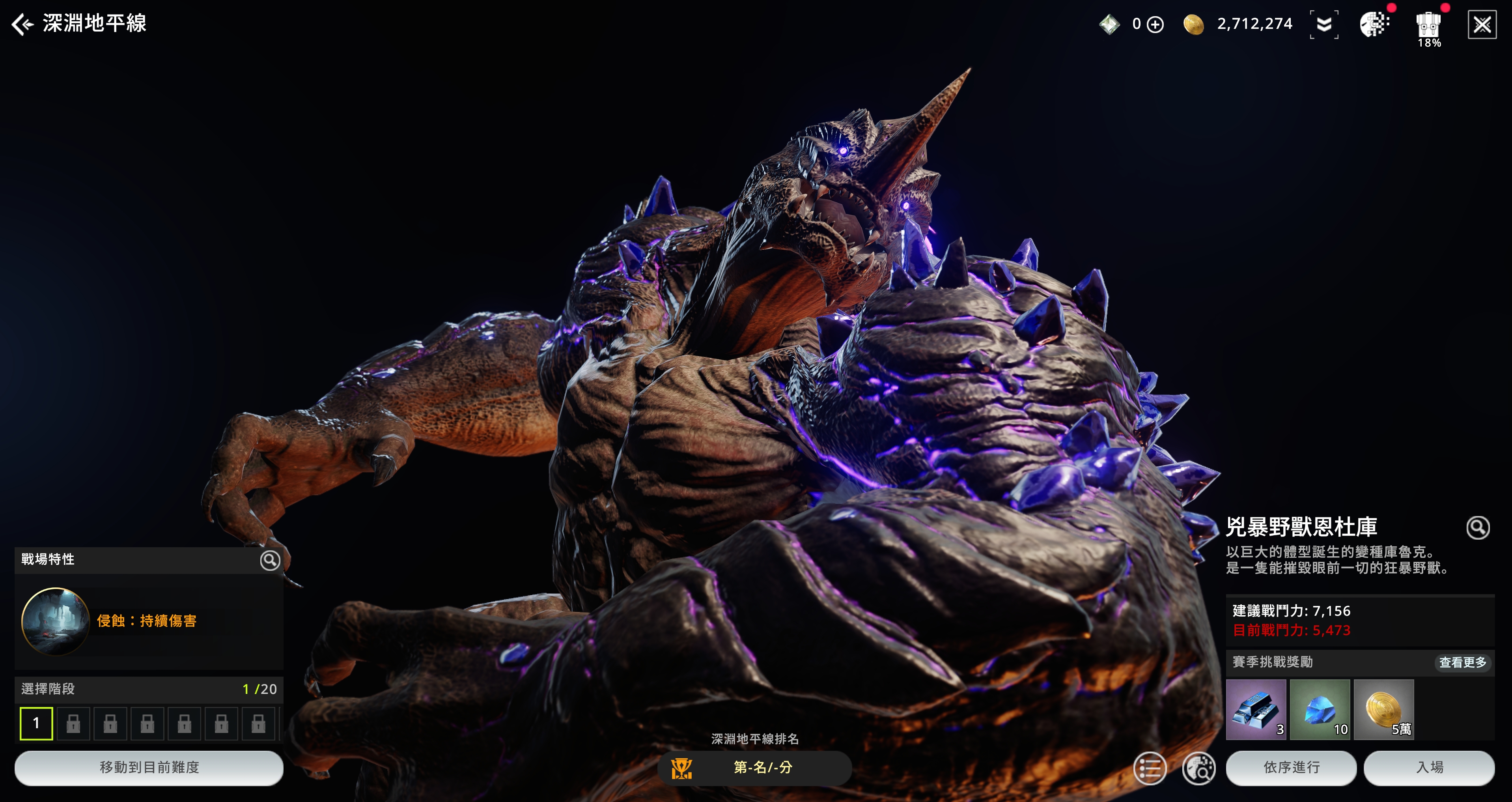Close the screen with the X button
The height and width of the screenshot is (802, 1512).
coord(1482,25)
